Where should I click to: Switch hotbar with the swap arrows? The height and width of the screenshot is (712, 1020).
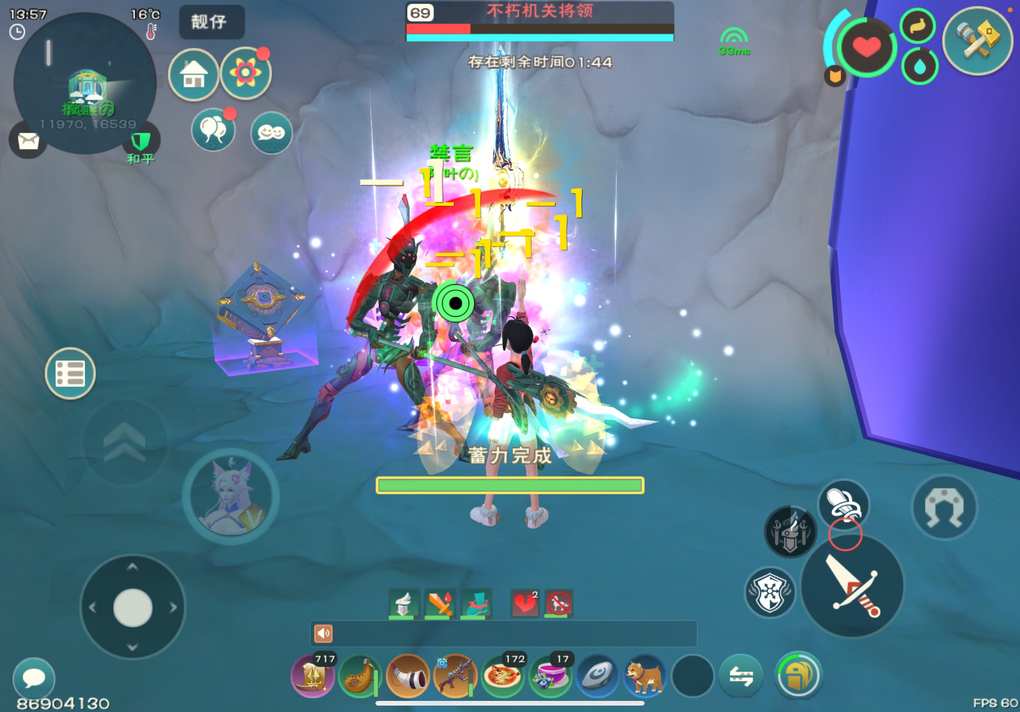[x=741, y=676]
